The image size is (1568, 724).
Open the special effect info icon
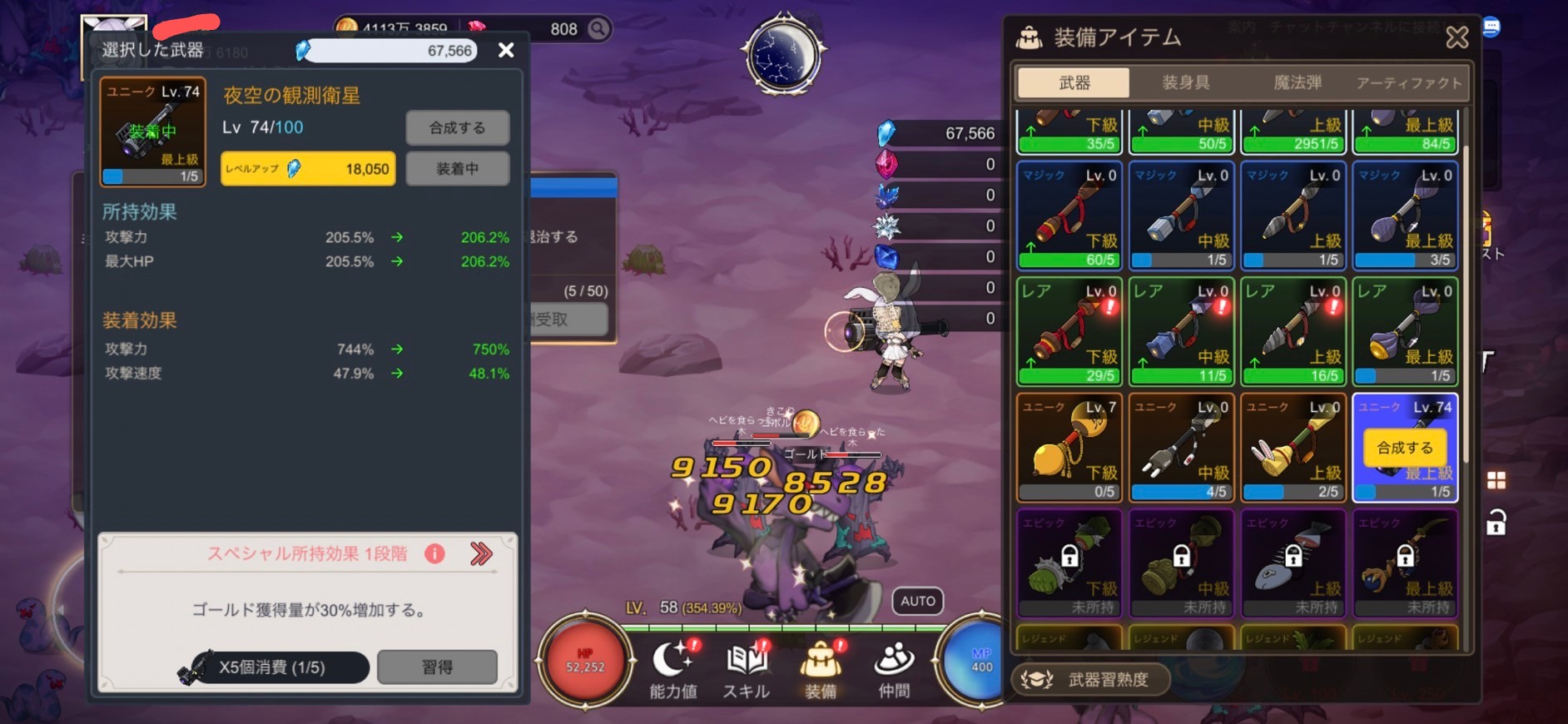pyautogui.click(x=434, y=554)
